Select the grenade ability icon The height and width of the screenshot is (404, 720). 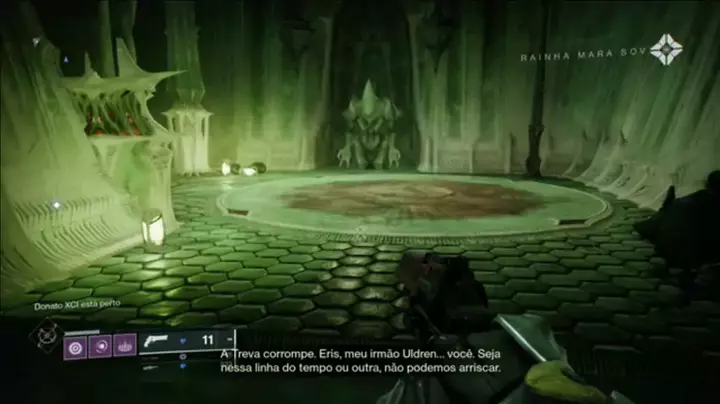[76, 347]
